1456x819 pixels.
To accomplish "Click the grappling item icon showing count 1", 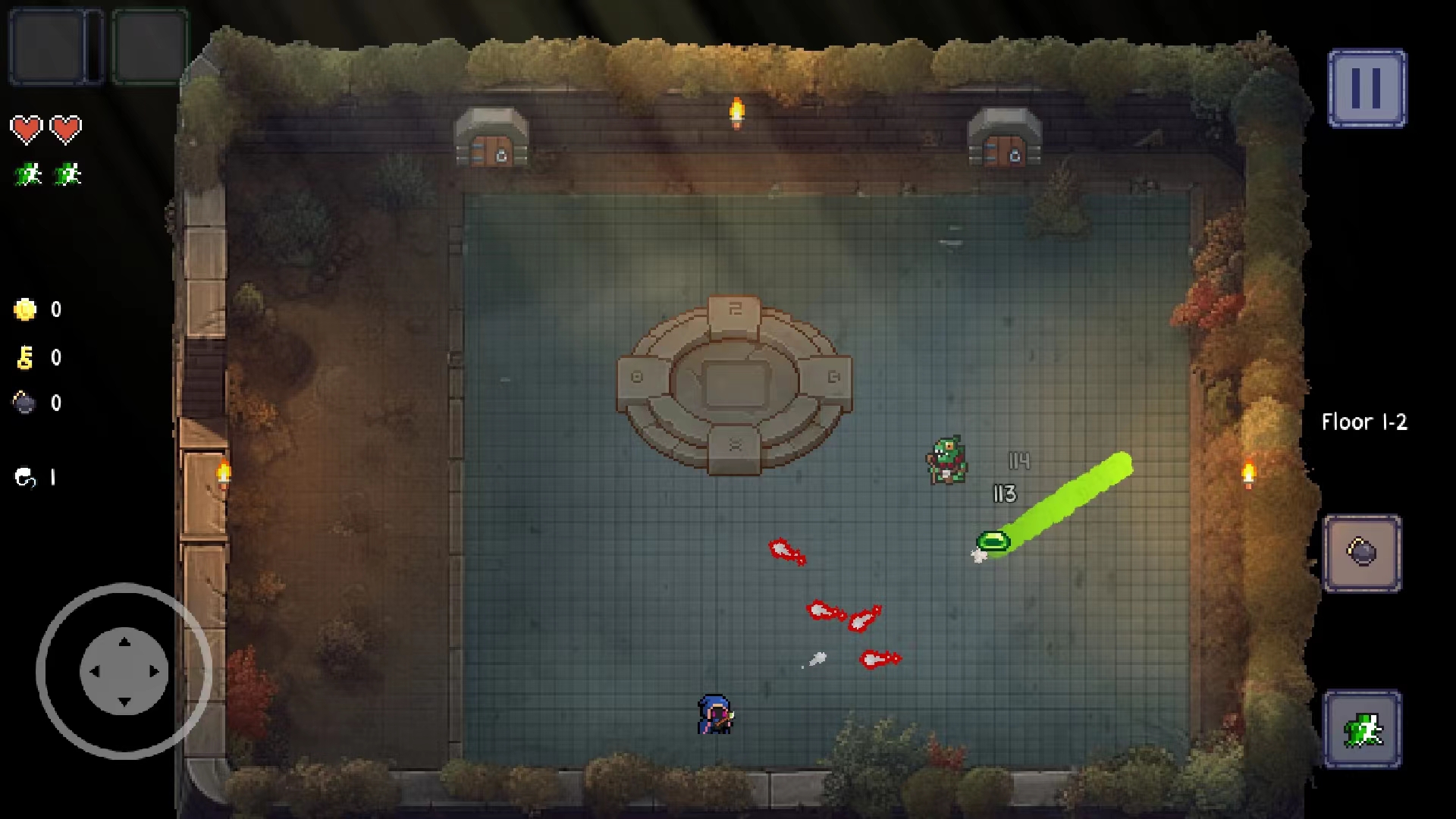I will tap(25, 478).
